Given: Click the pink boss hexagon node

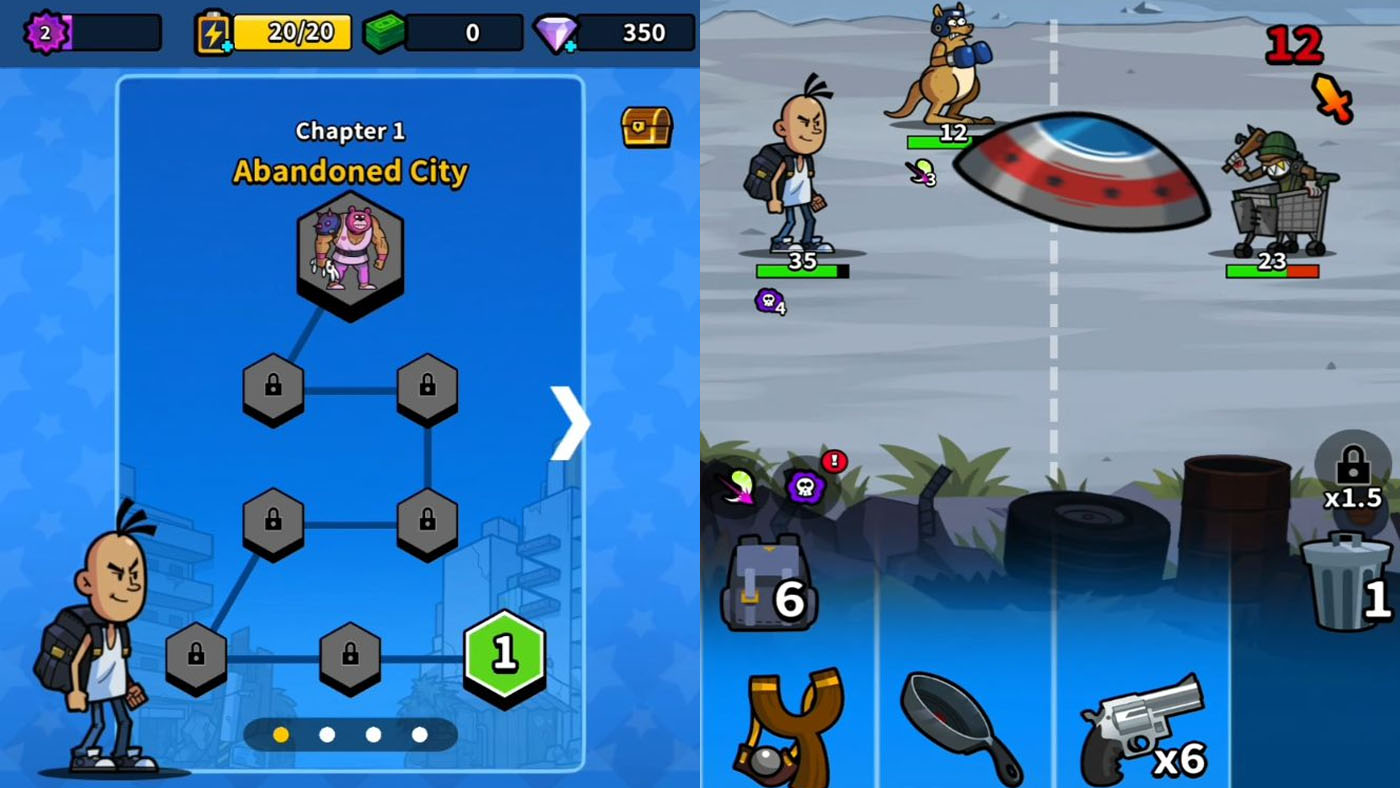Looking at the screenshot, I should pyautogui.click(x=349, y=251).
